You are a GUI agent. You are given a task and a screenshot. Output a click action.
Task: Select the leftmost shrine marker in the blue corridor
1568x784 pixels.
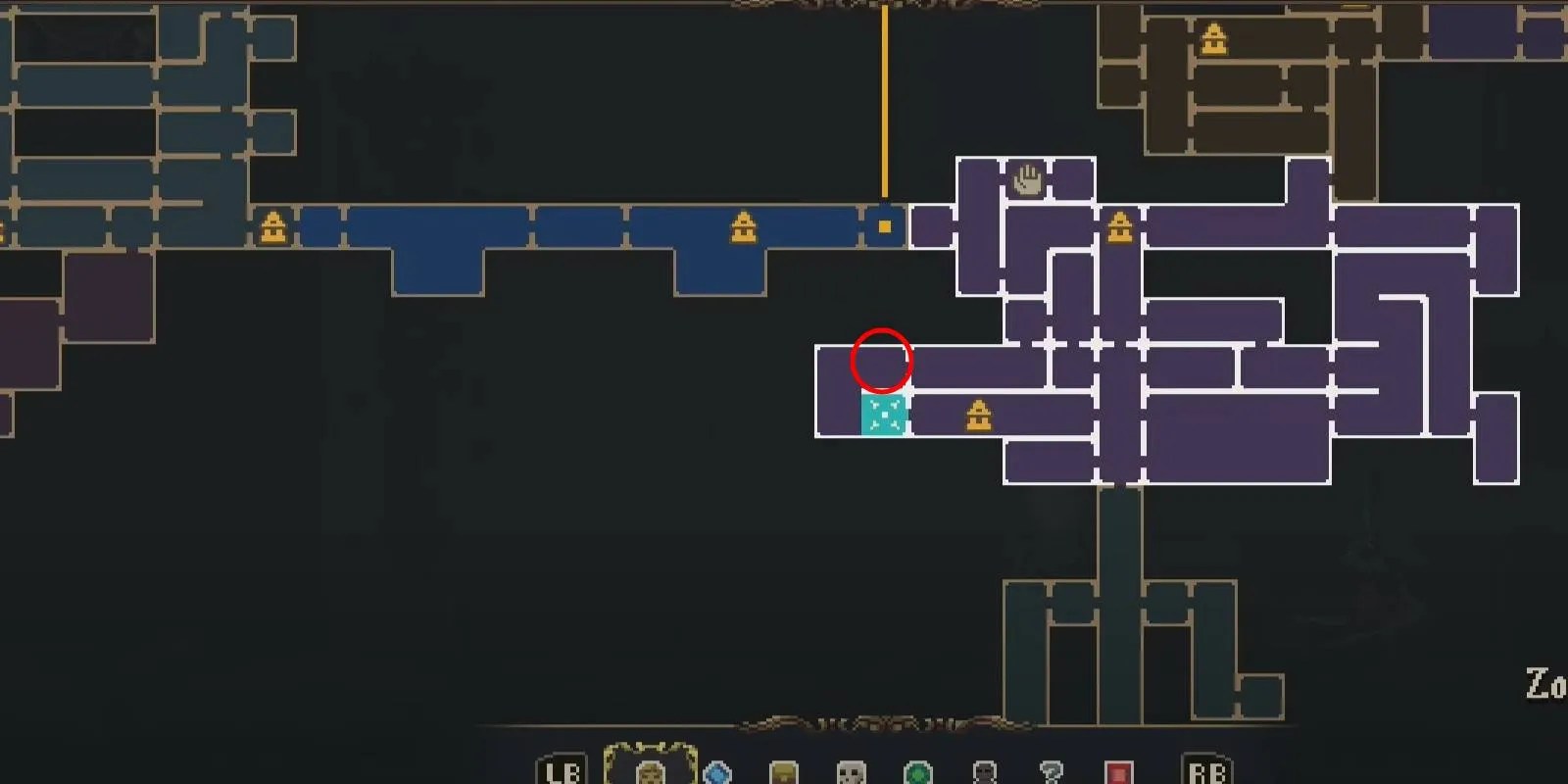click(x=272, y=225)
